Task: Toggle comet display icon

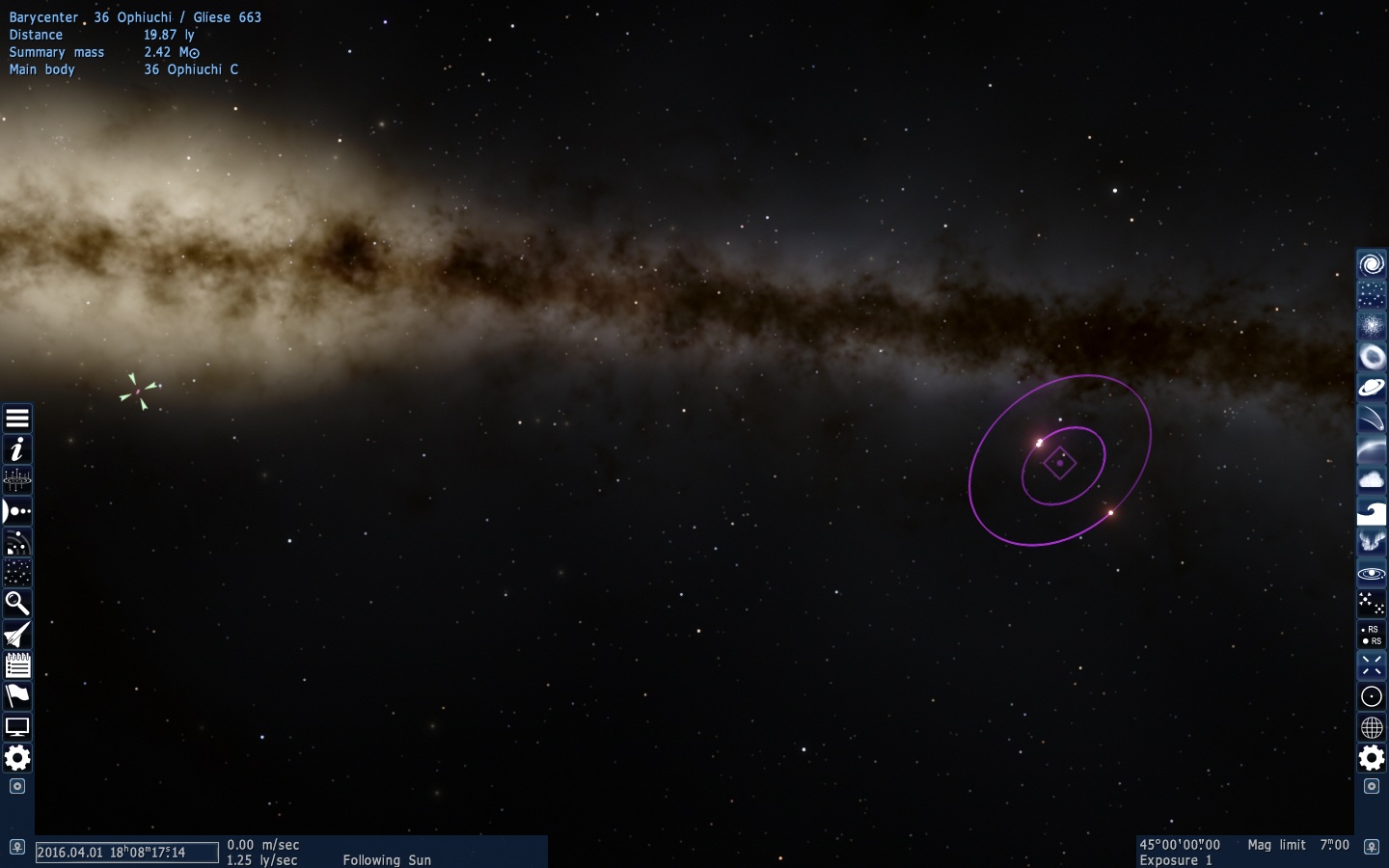Action: (x=1372, y=419)
